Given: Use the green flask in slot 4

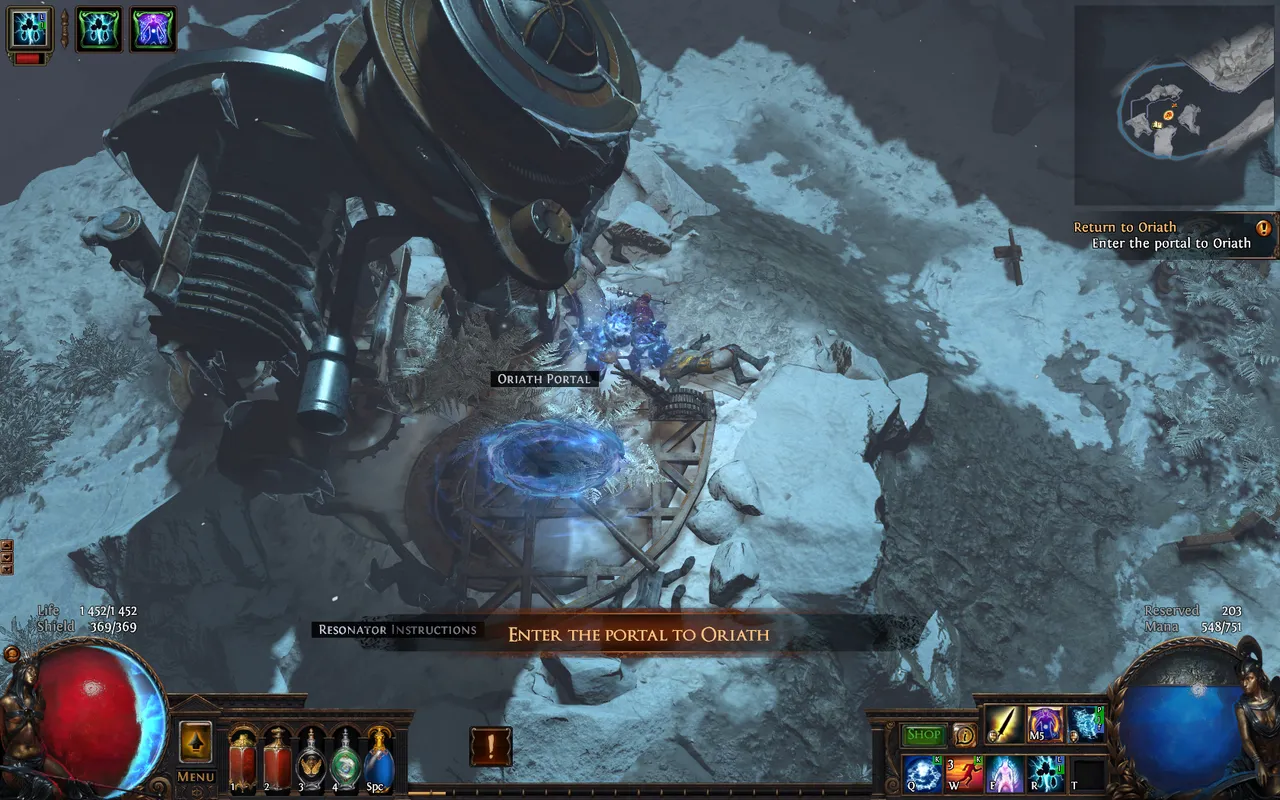Looking at the screenshot, I should point(345,756).
